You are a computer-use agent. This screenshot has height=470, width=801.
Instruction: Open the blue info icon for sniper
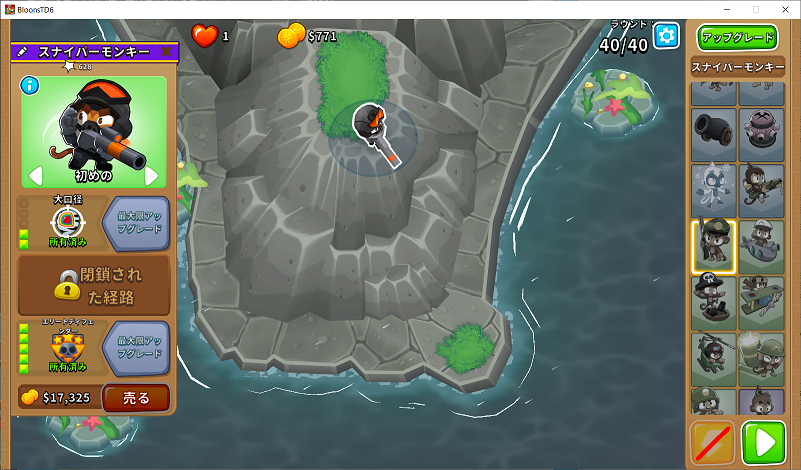[x=29, y=85]
